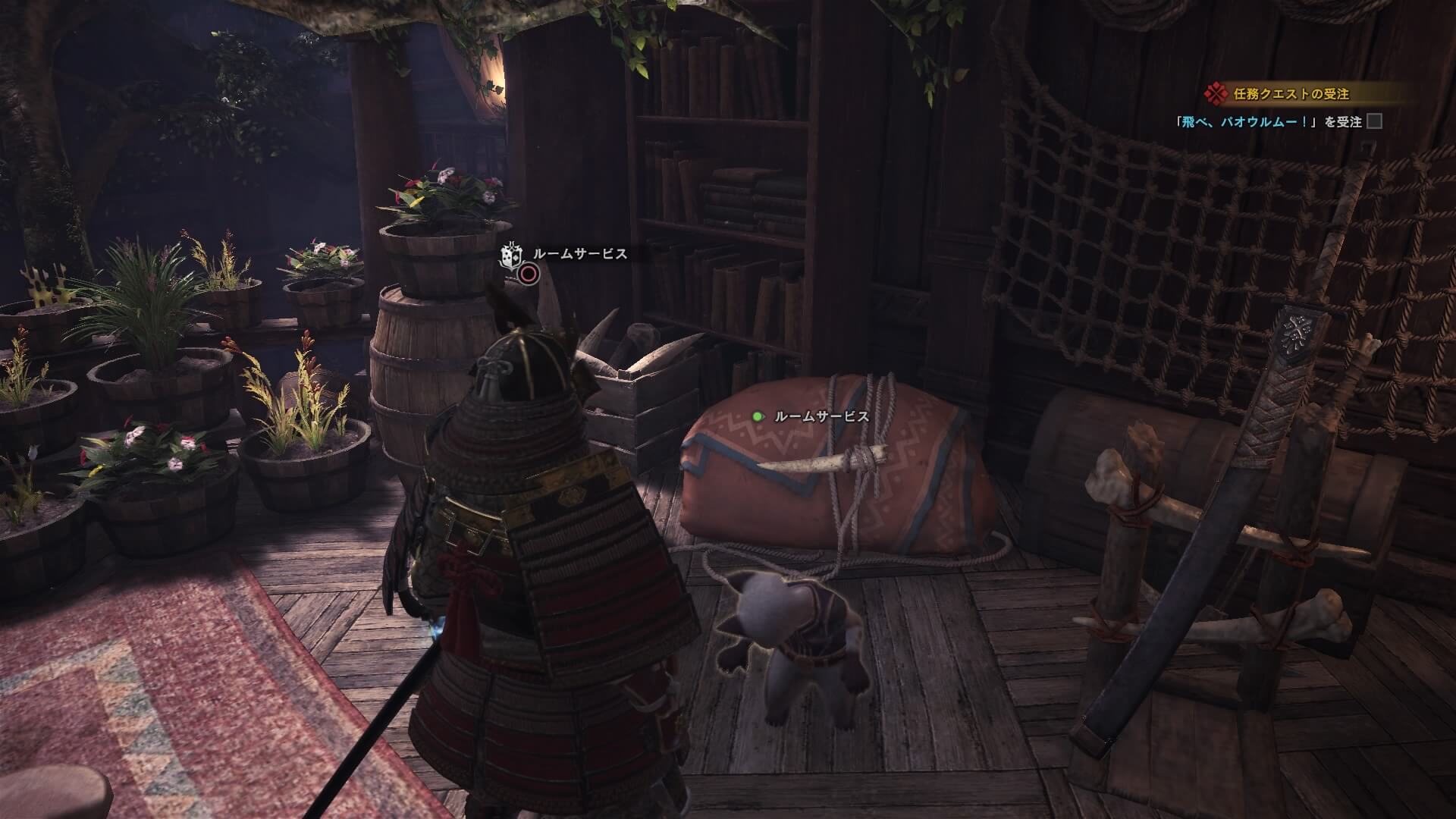
Task: Open the 任務クエストの受注 quest tracker header
Action: [x=1289, y=94]
